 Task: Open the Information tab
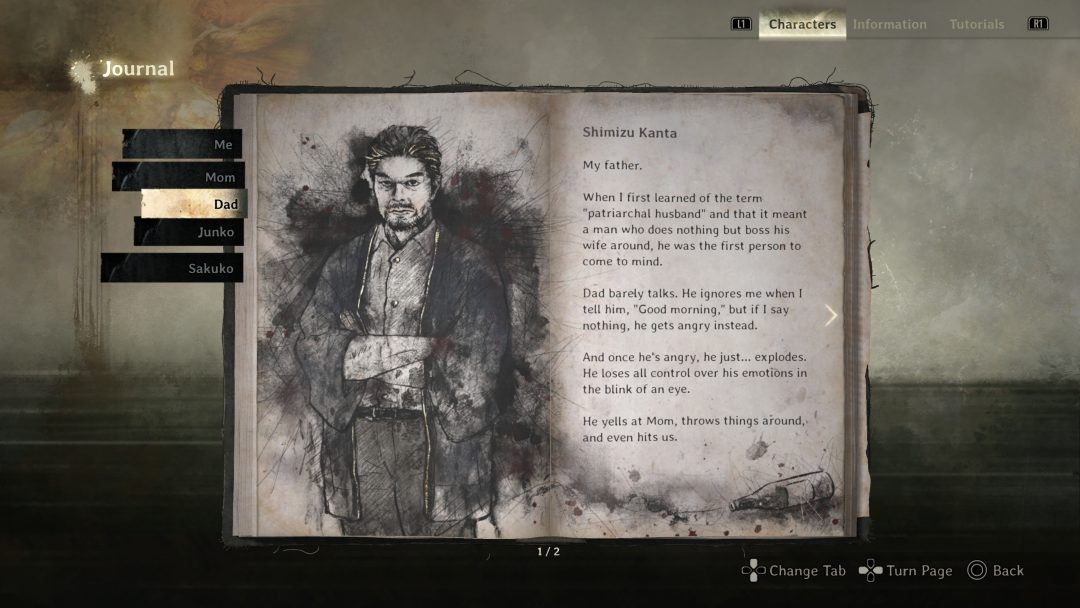(x=889, y=24)
